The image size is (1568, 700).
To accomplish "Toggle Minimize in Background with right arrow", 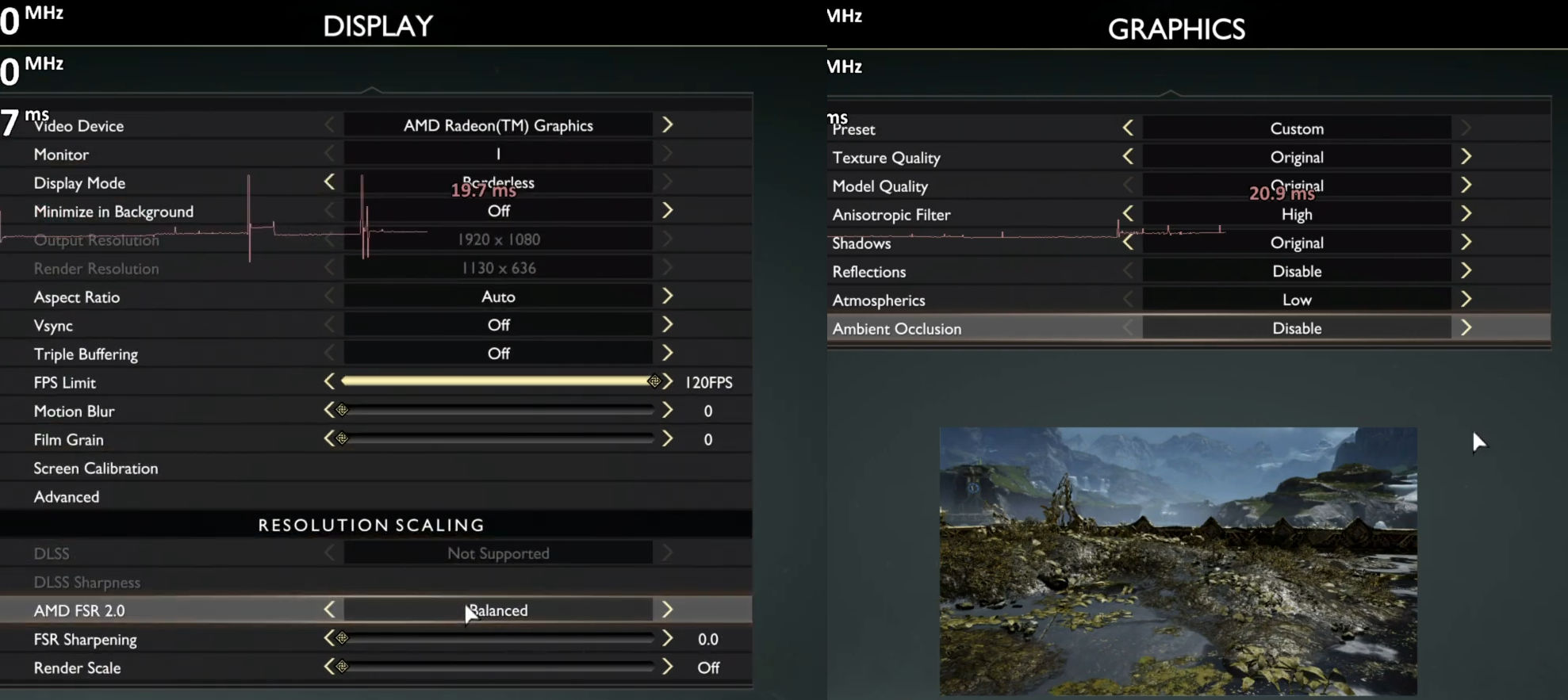I will [668, 211].
